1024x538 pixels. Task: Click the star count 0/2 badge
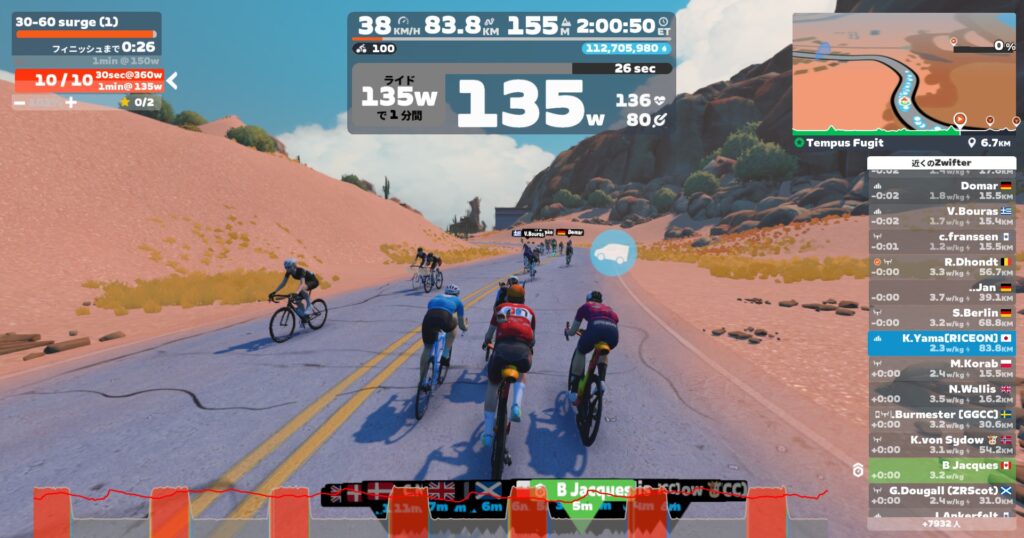coord(137,102)
